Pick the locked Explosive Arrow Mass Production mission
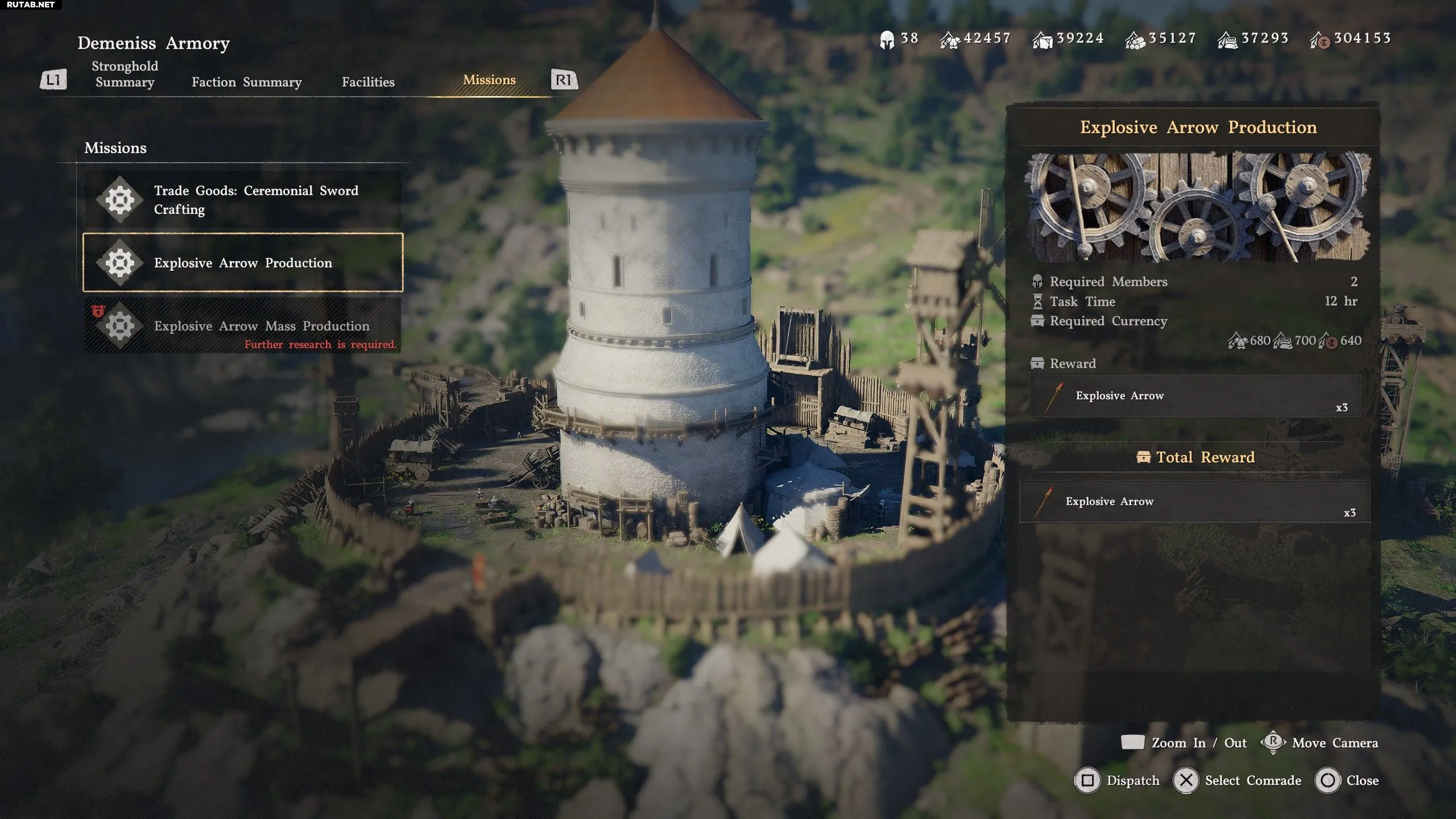This screenshot has height=819, width=1456. click(243, 326)
